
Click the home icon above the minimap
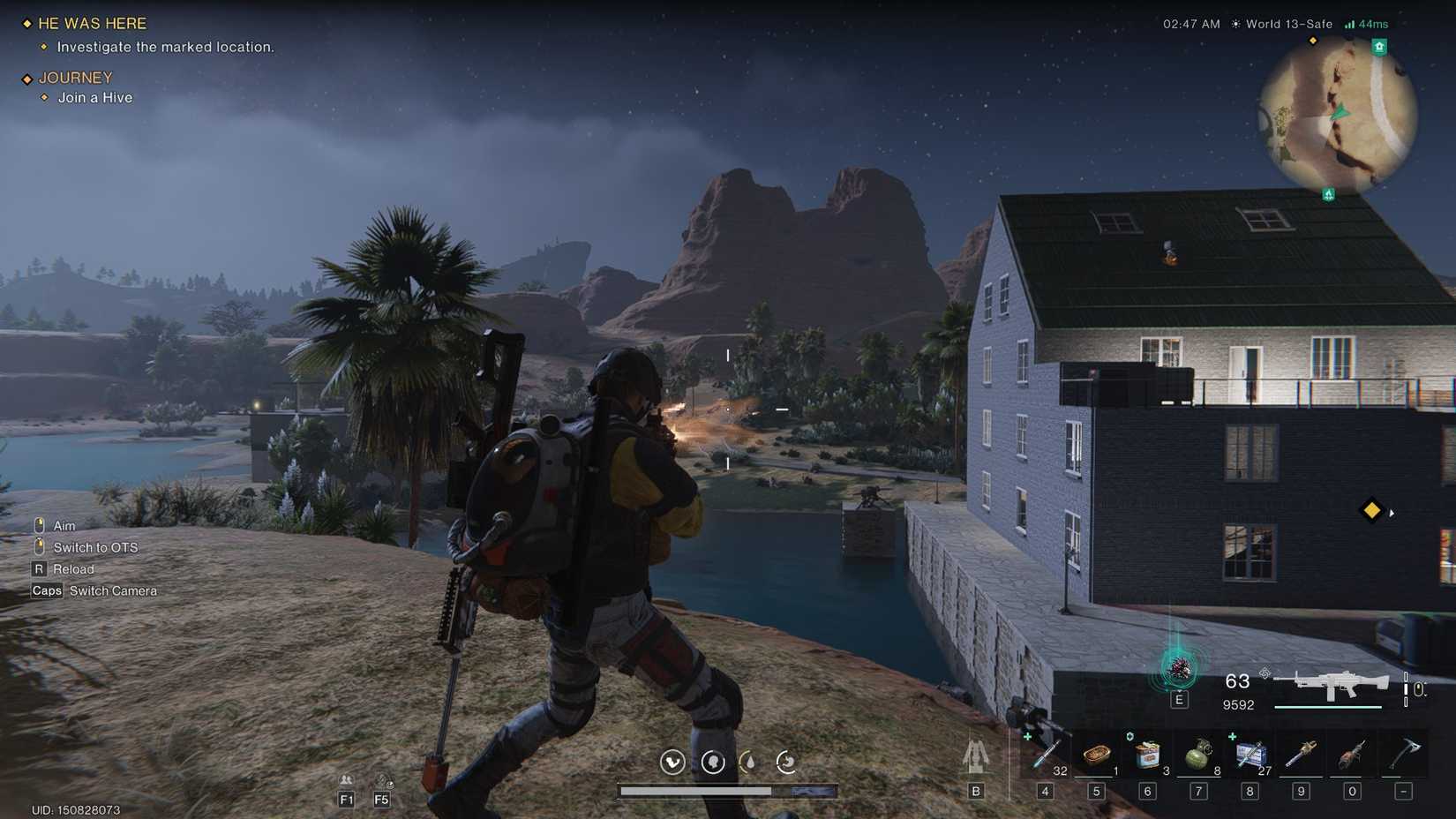(x=1378, y=46)
